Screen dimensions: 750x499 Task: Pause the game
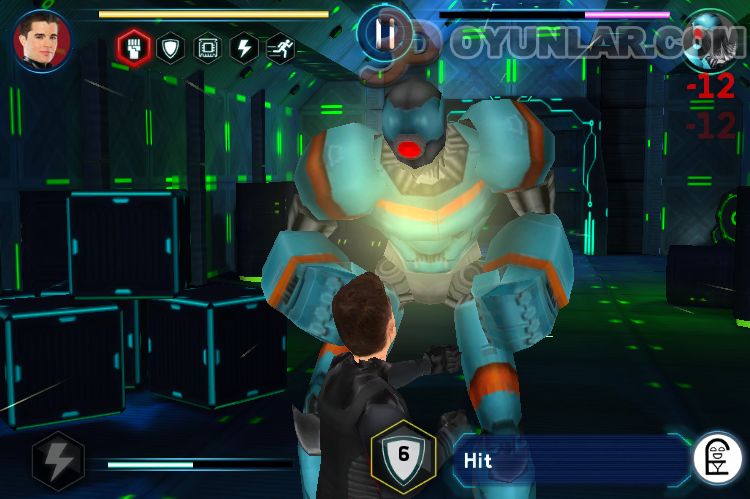[x=385, y=34]
